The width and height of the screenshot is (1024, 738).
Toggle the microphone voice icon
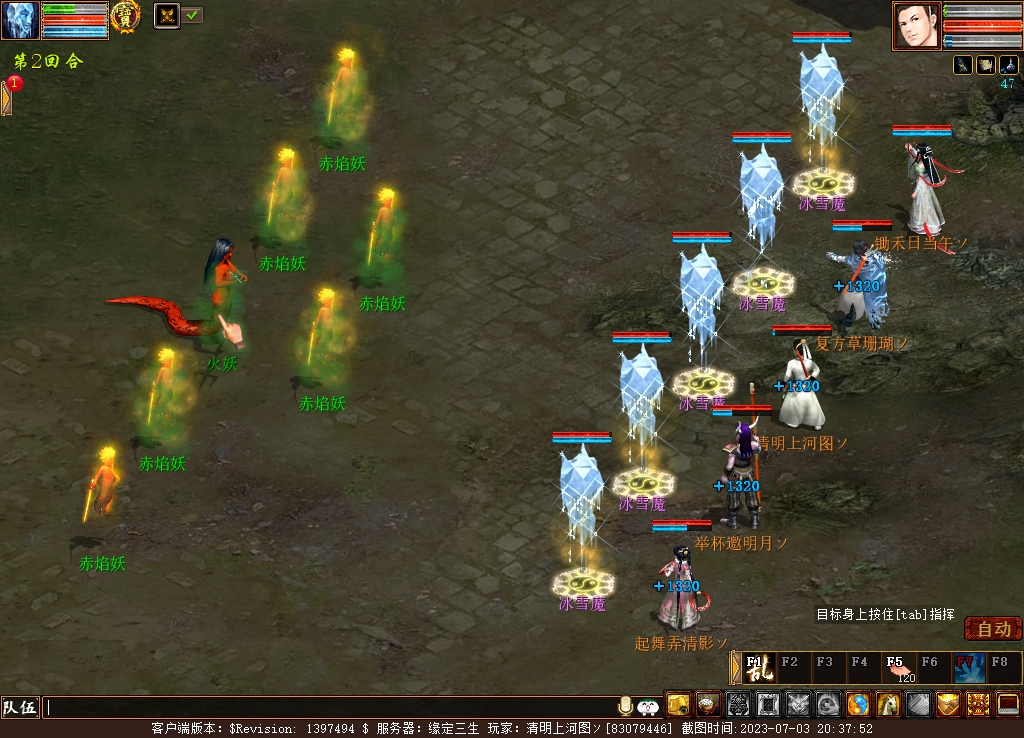click(x=626, y=706)
